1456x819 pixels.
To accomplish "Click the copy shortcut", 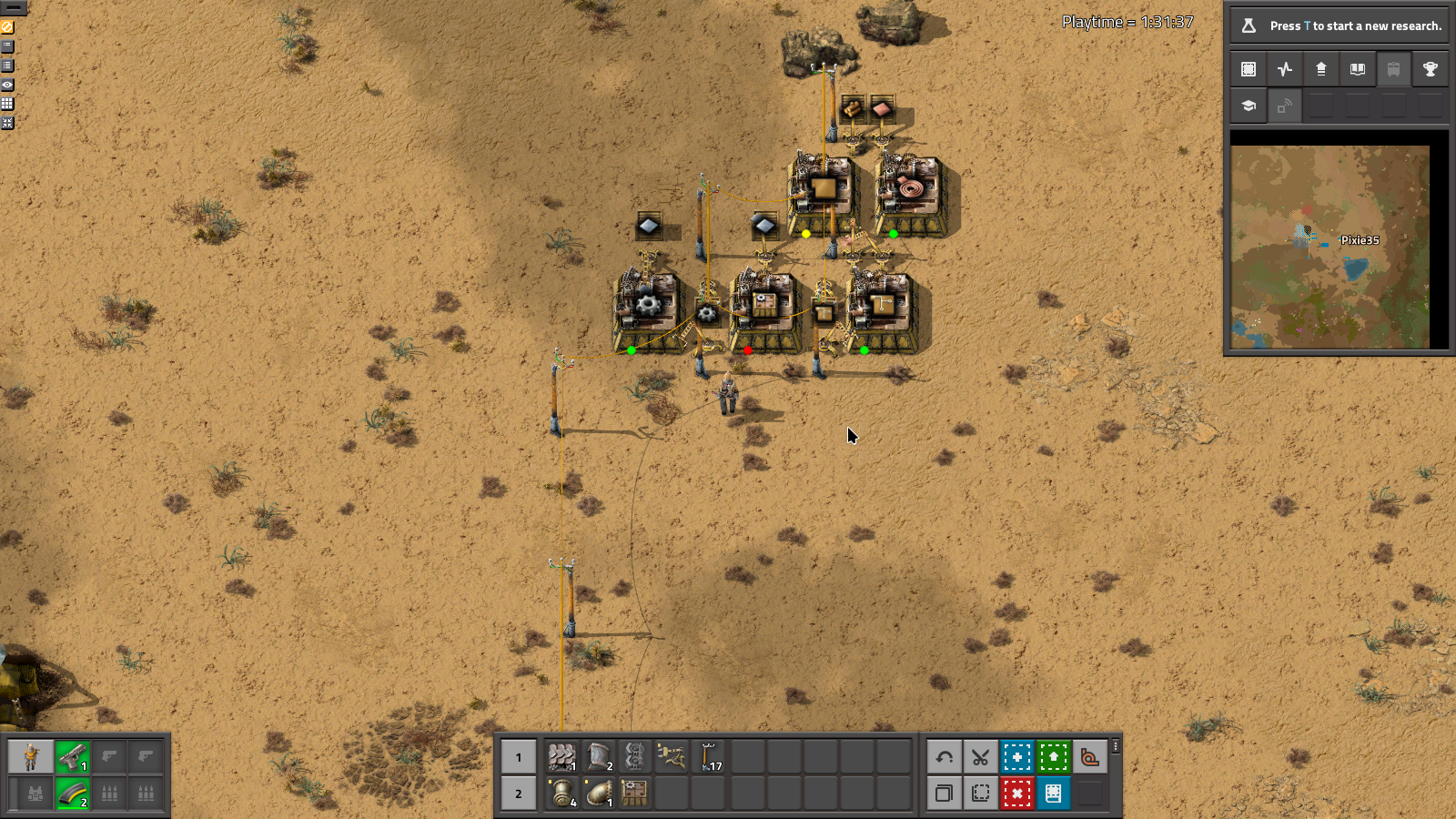I will 944,794.
